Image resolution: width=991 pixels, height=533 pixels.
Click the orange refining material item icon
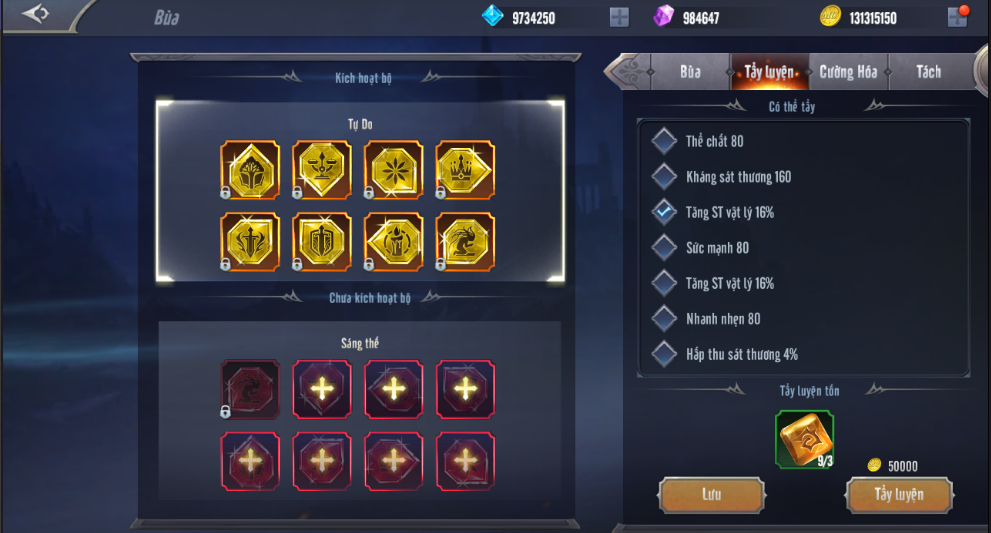pos(804,439)
